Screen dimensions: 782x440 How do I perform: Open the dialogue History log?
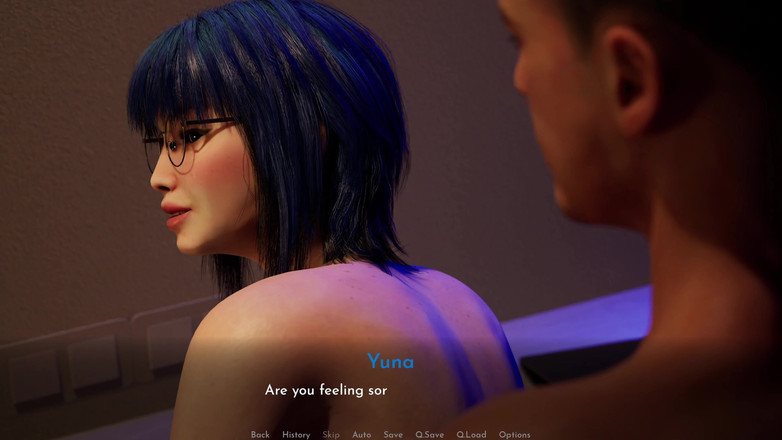tap(296, 435)
